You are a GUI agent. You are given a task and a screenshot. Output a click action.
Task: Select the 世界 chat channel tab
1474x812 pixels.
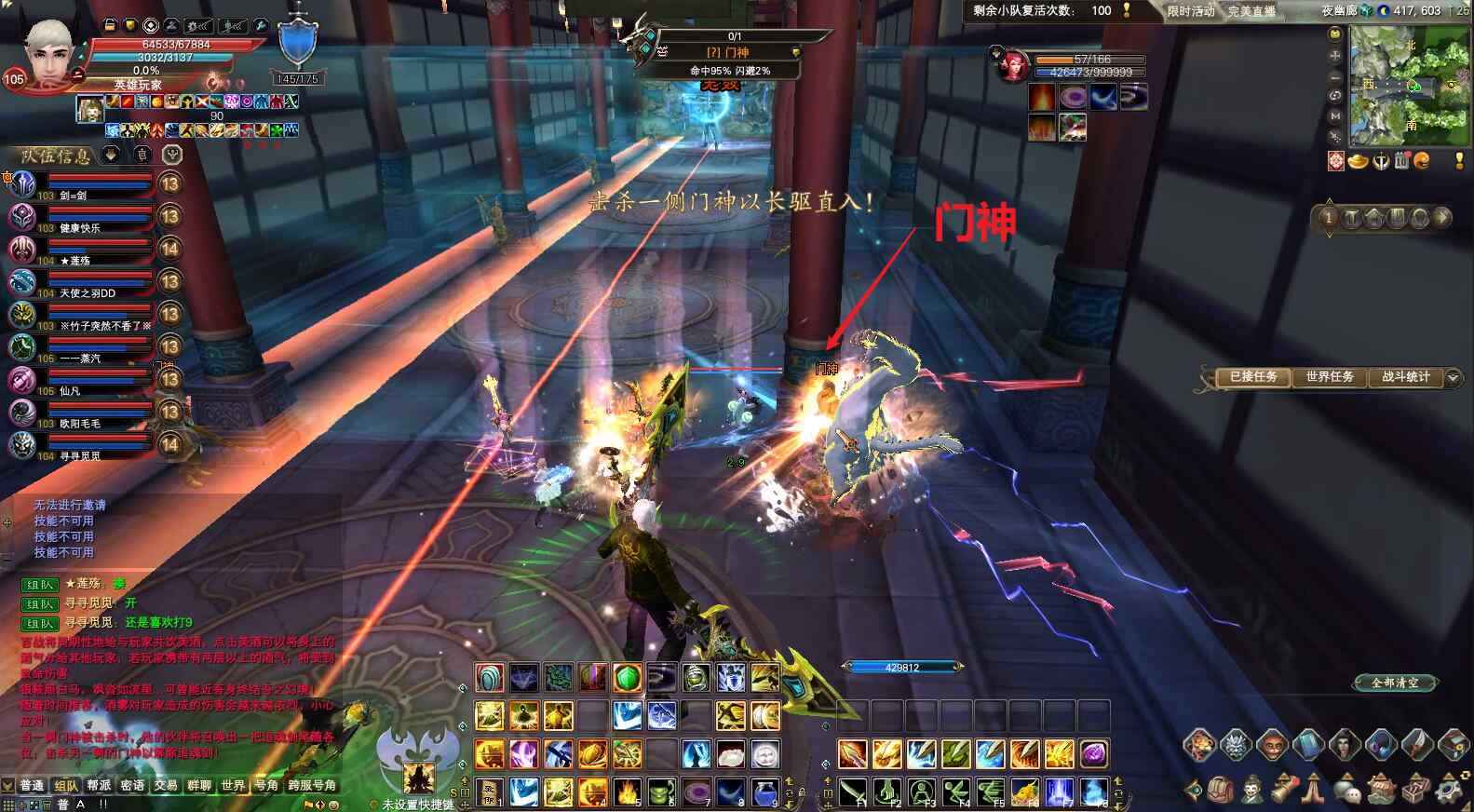233,786
